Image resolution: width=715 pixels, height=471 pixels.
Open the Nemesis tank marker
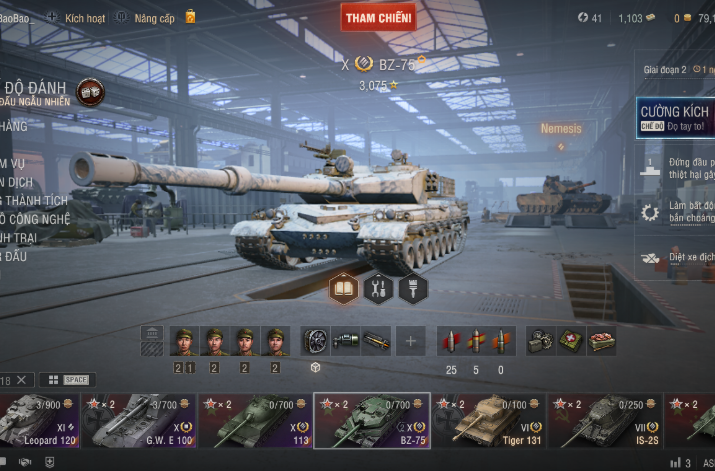click(561, 129)
